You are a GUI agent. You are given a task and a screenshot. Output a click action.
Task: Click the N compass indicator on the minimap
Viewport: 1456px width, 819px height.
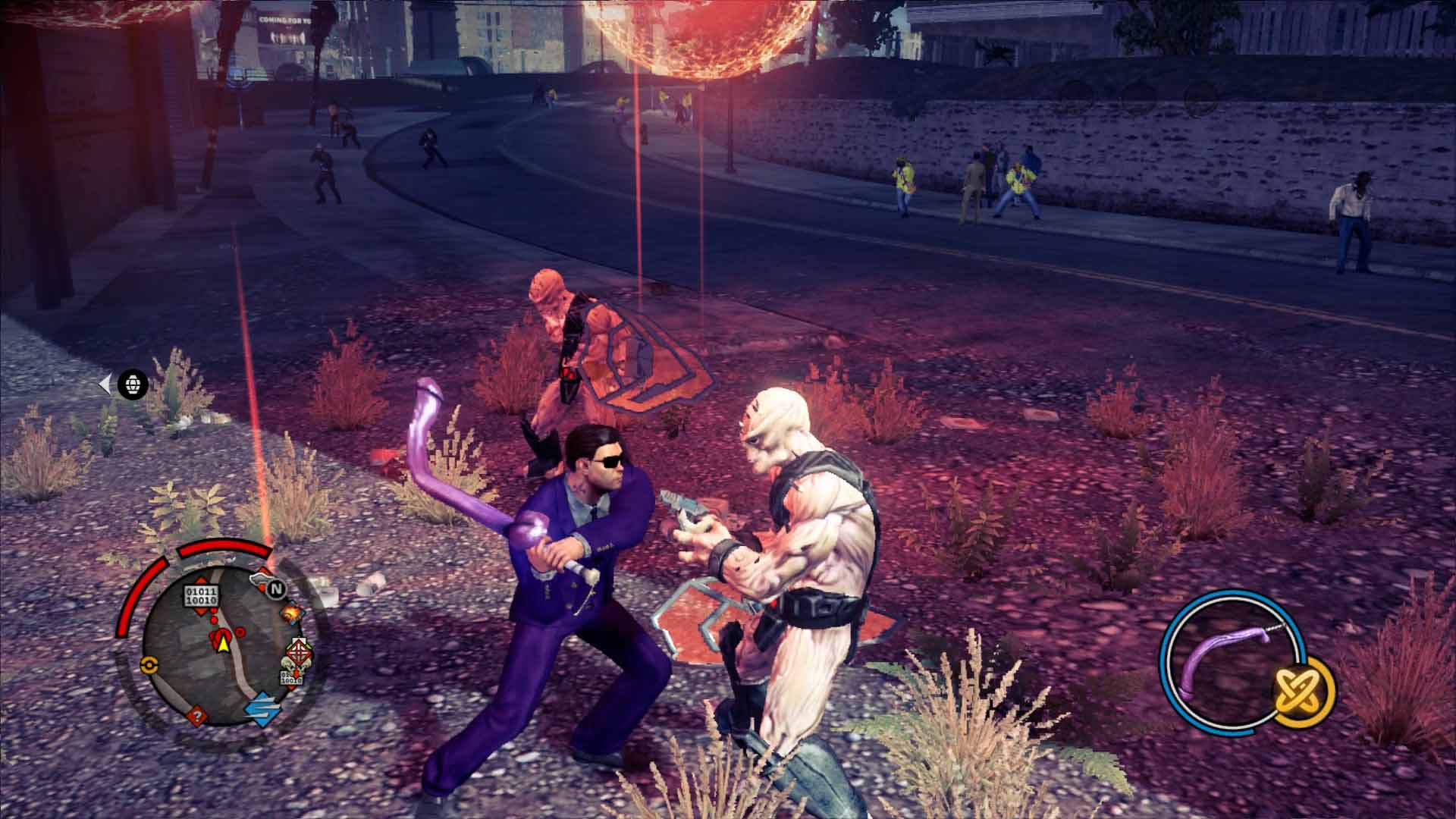coord(278,589)
